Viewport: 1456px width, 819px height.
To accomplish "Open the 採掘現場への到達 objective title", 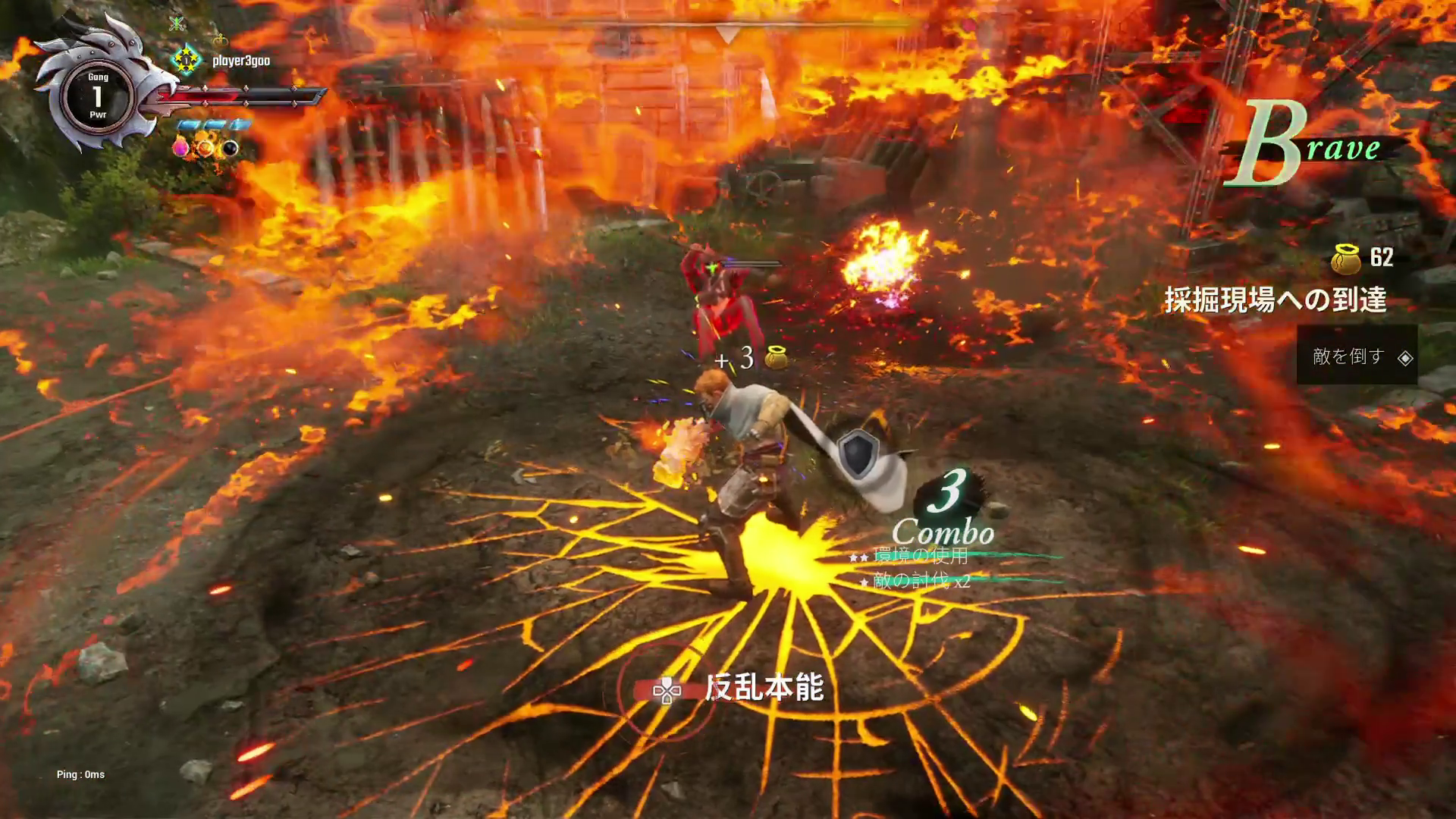I will coord(1276,300).
